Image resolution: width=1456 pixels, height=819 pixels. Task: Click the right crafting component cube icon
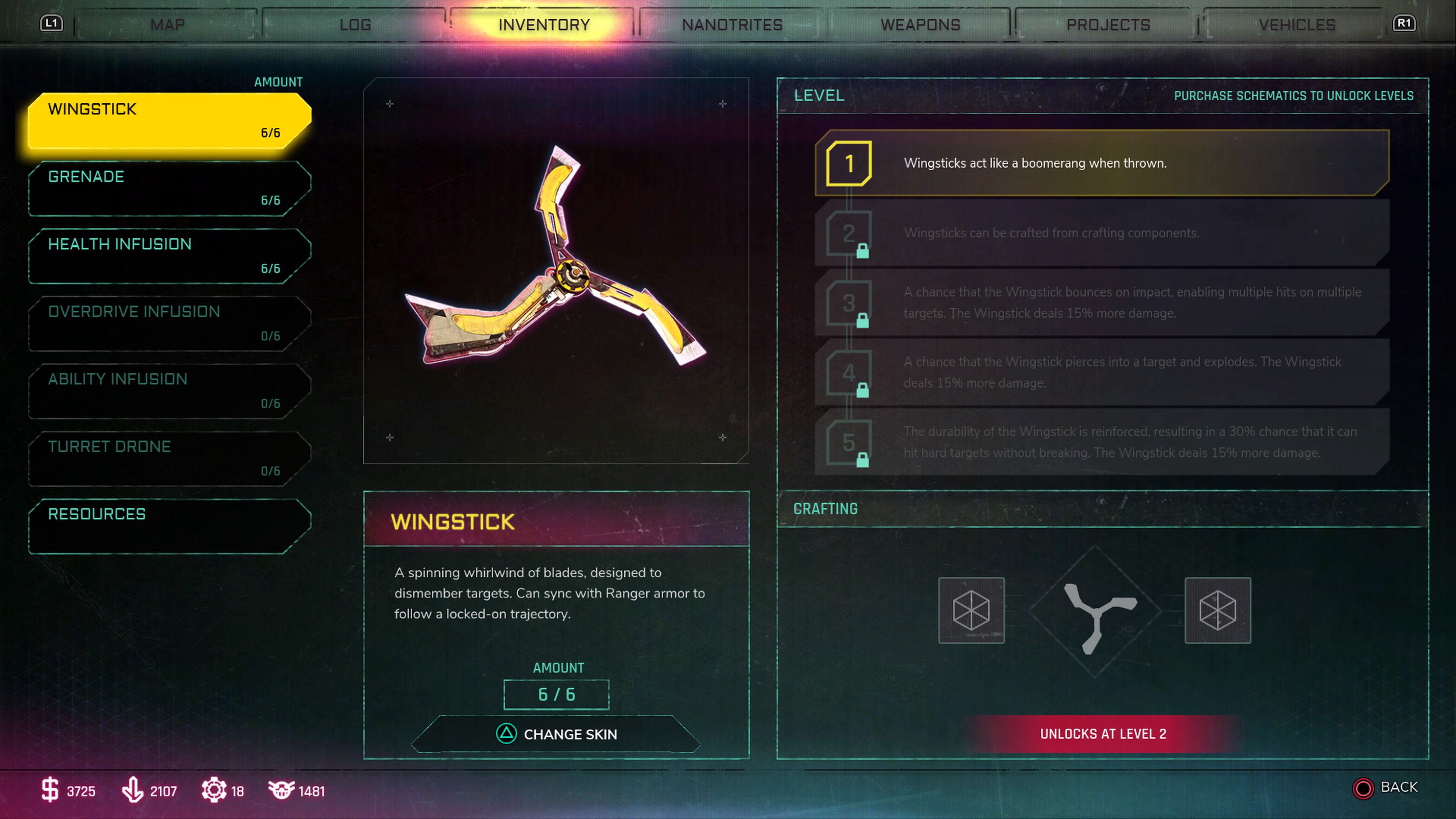[1218, 611]
